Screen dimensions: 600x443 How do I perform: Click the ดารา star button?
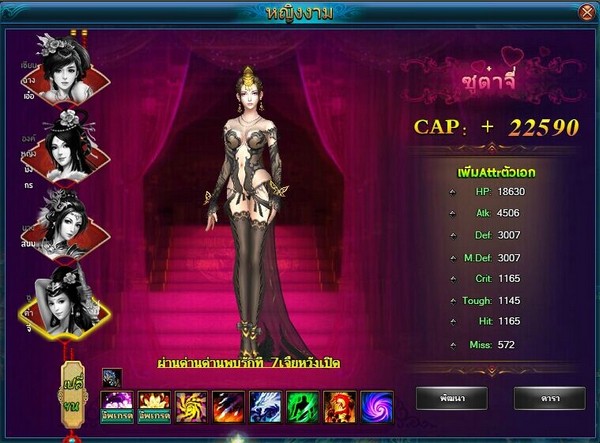pyautogui.click(x=548, y=398)
